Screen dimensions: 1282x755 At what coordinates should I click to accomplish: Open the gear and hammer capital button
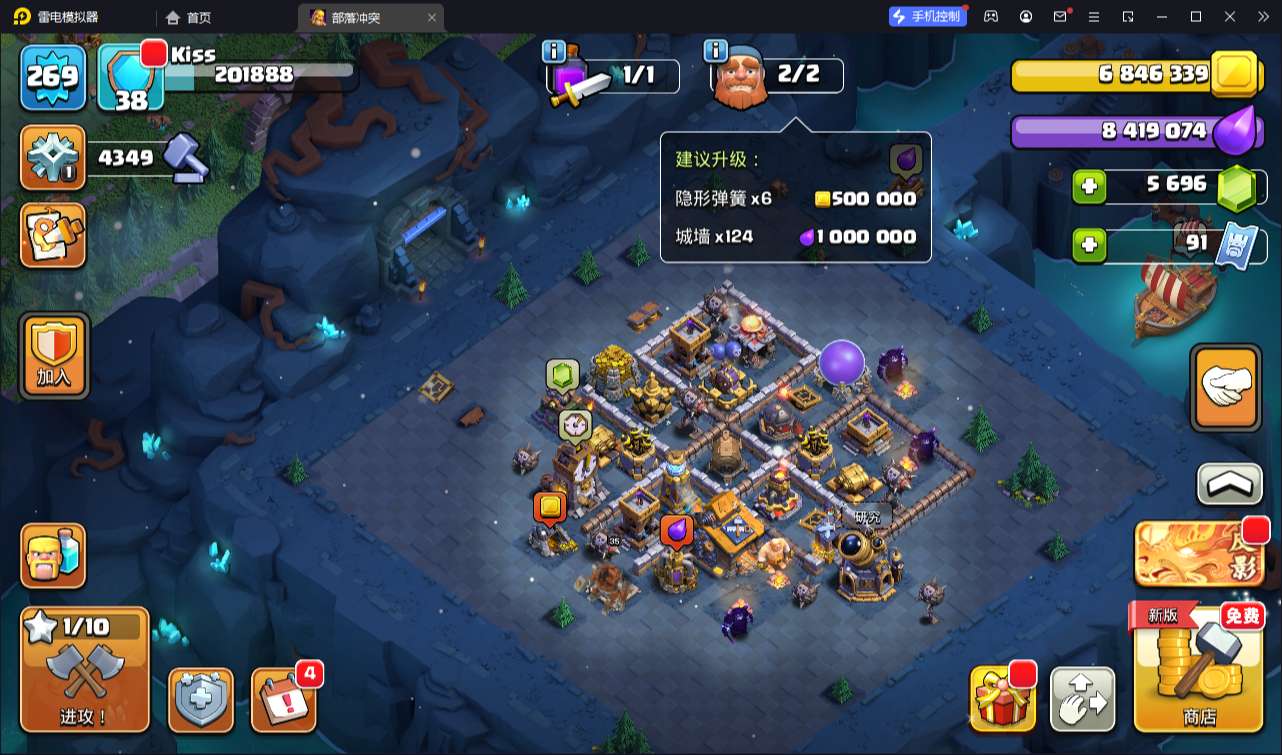(53, 158)
